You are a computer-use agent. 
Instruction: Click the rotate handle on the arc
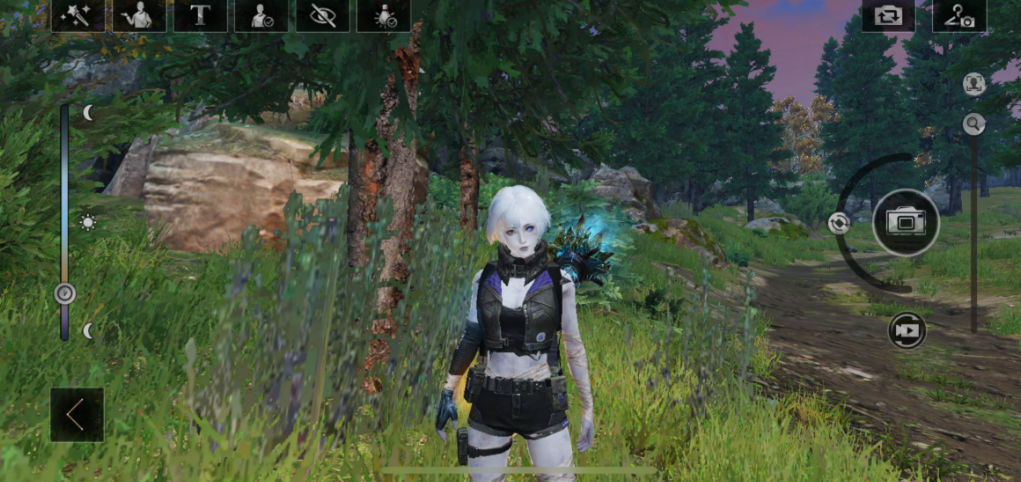point(839,223)
